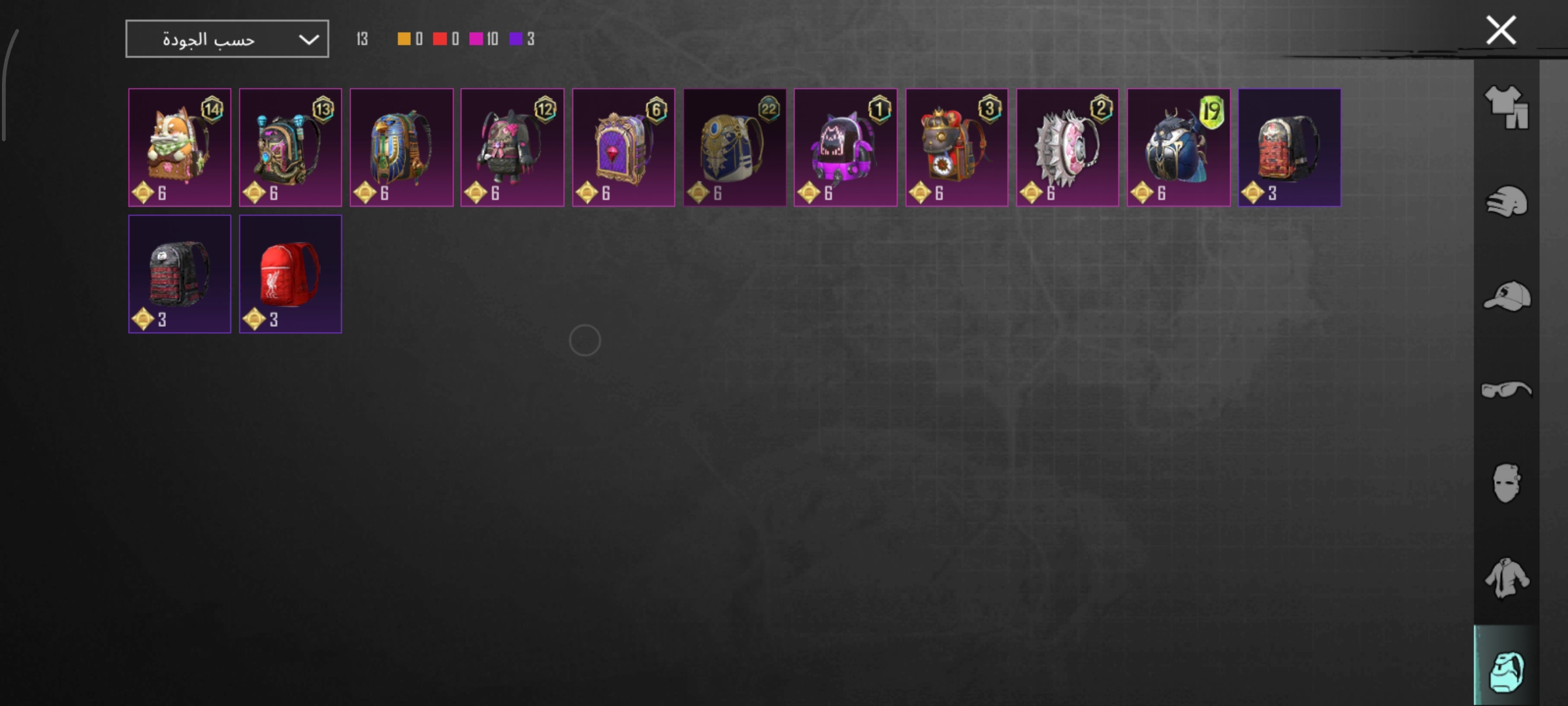Image resolution: width=1568 pixels, height=706 pixels.
Task: Select the crowned red royal backpack
Action: point(956,148)
